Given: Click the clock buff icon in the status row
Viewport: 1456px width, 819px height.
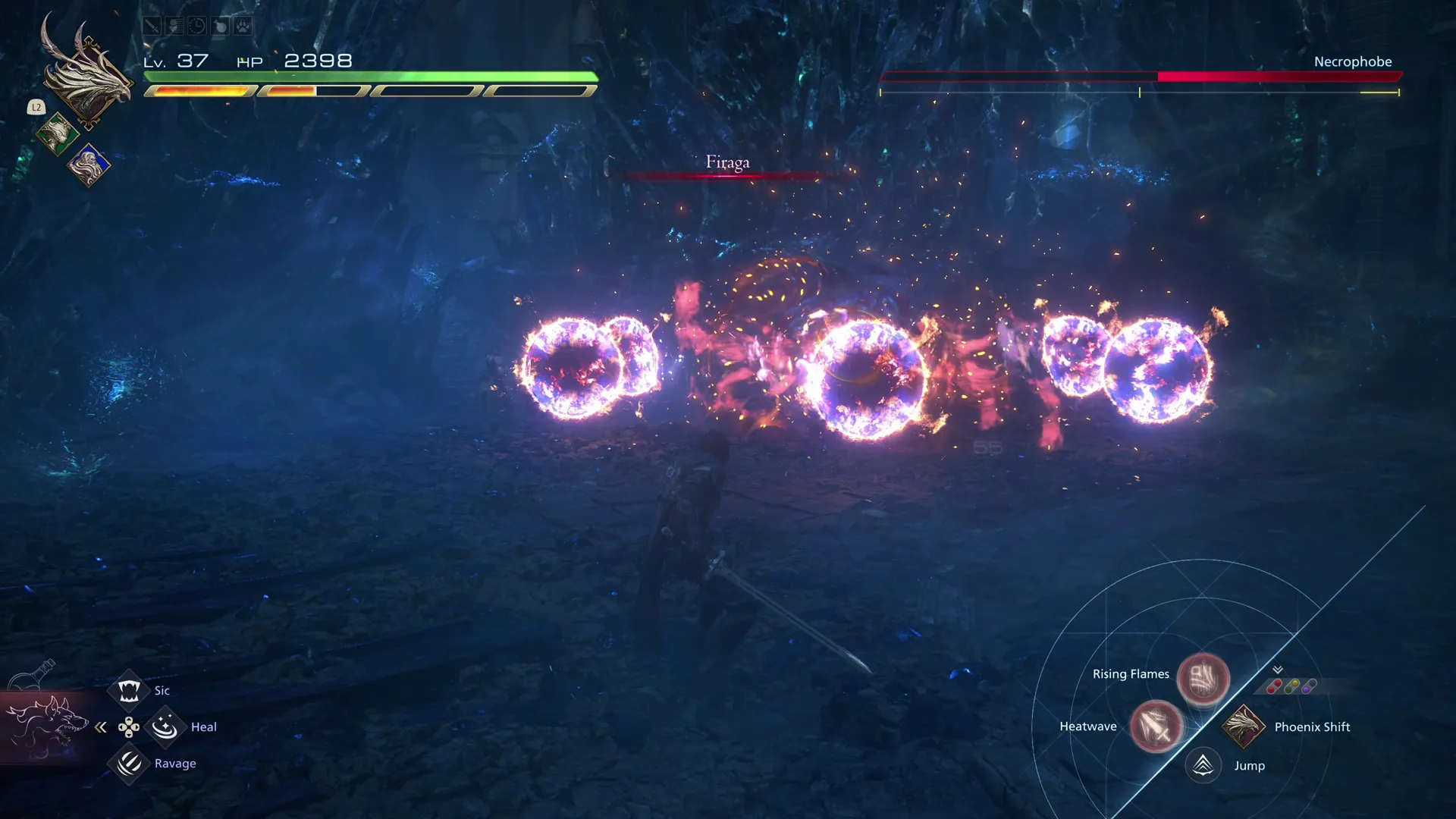Looking at the screenshot, I should [x=196, y=25].
